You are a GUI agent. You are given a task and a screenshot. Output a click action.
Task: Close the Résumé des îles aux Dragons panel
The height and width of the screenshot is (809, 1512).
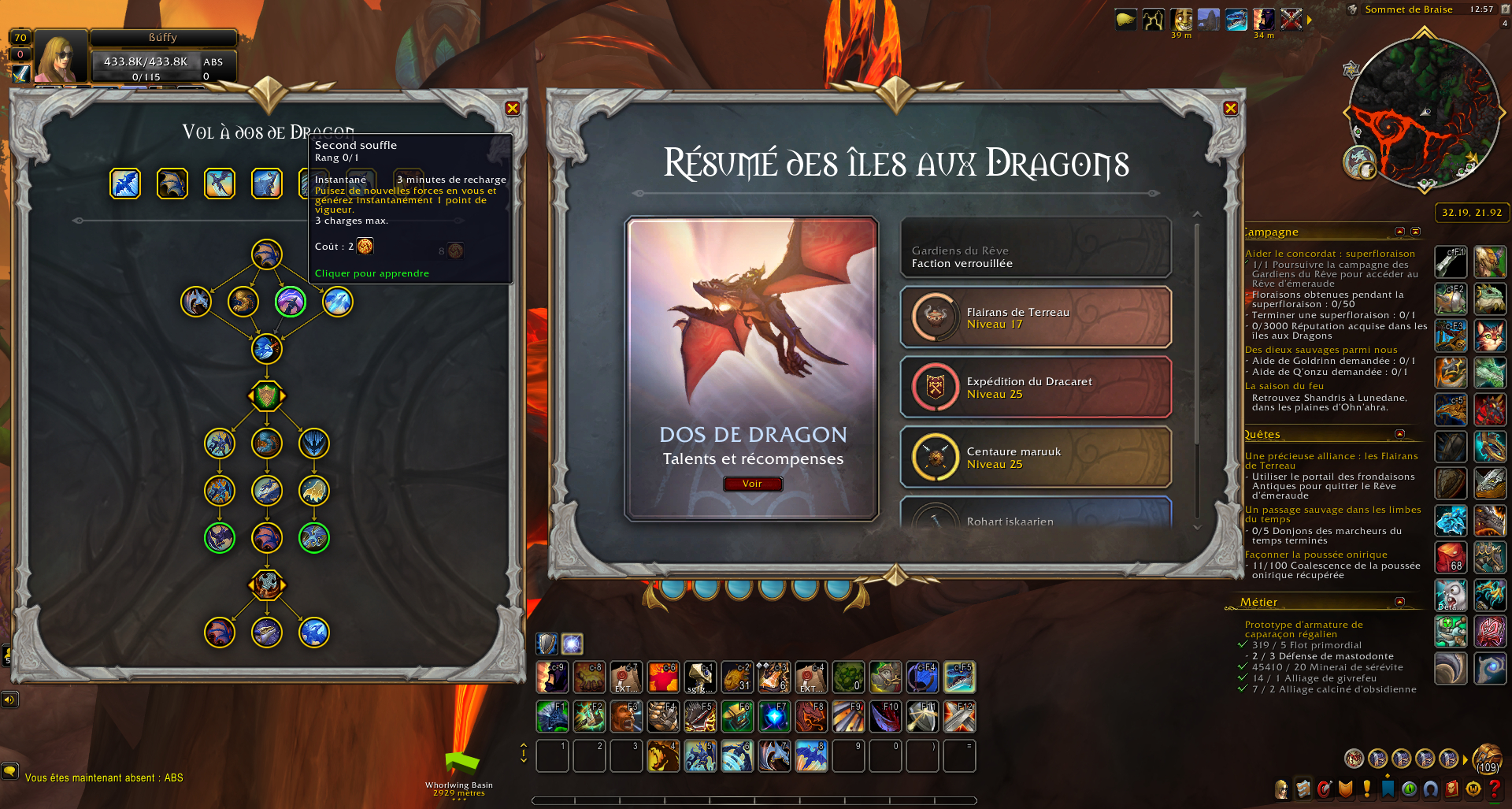click(x=1231, y=109)
